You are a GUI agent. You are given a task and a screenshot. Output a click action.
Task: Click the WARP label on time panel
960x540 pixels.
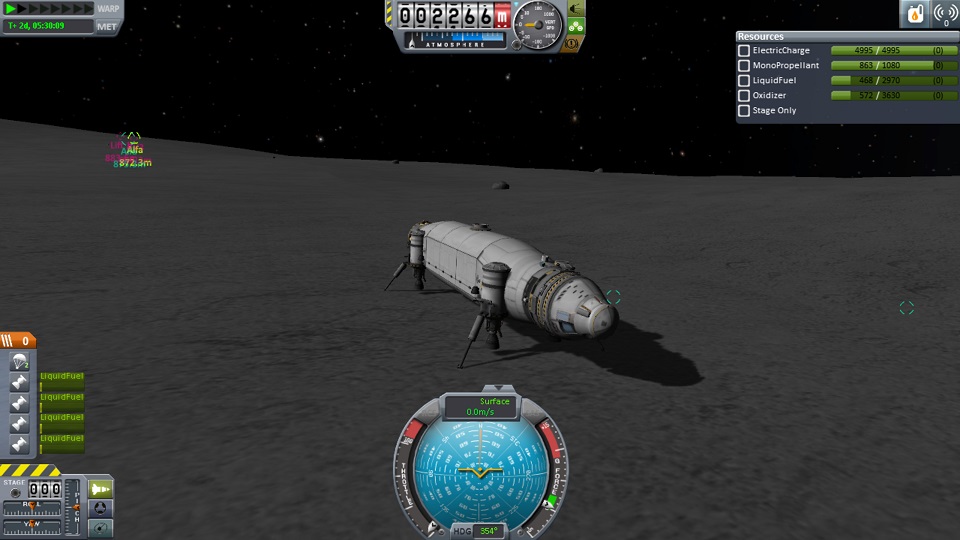(108, 9)
